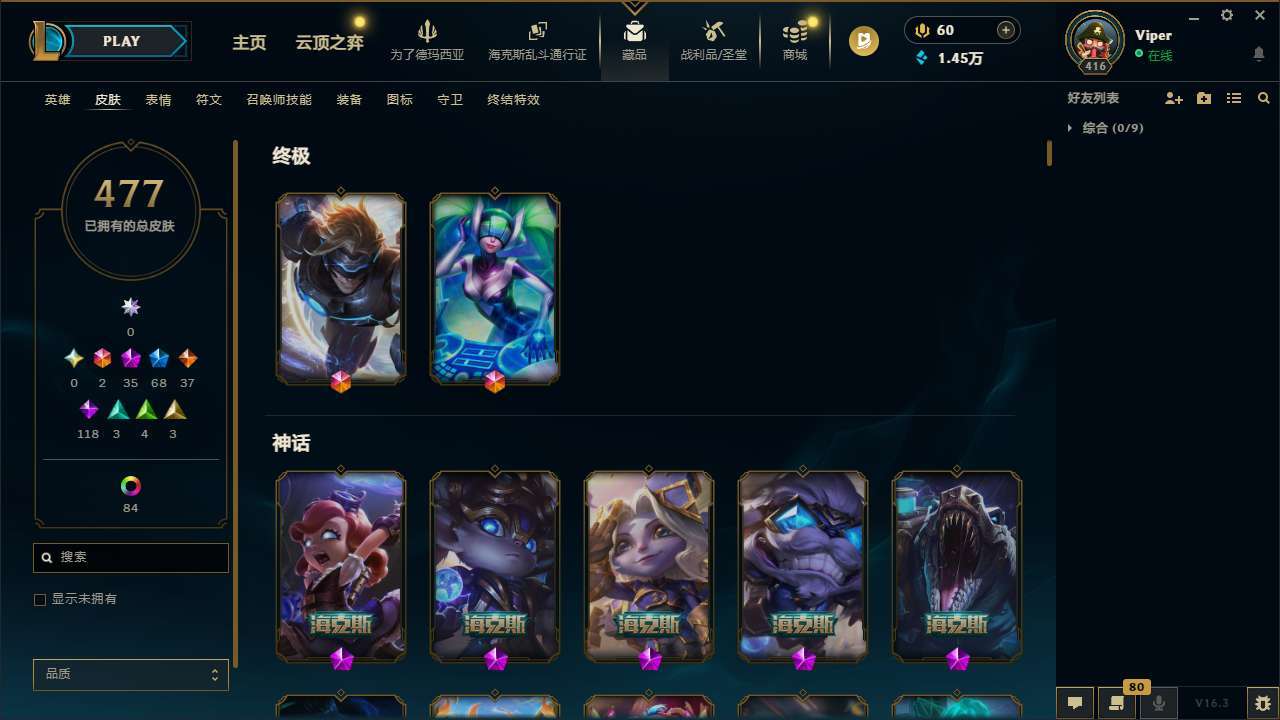The height and width of the screenshot is (720, 1280).
Task: Open the friend list search icon
Action: [1264, 97]
